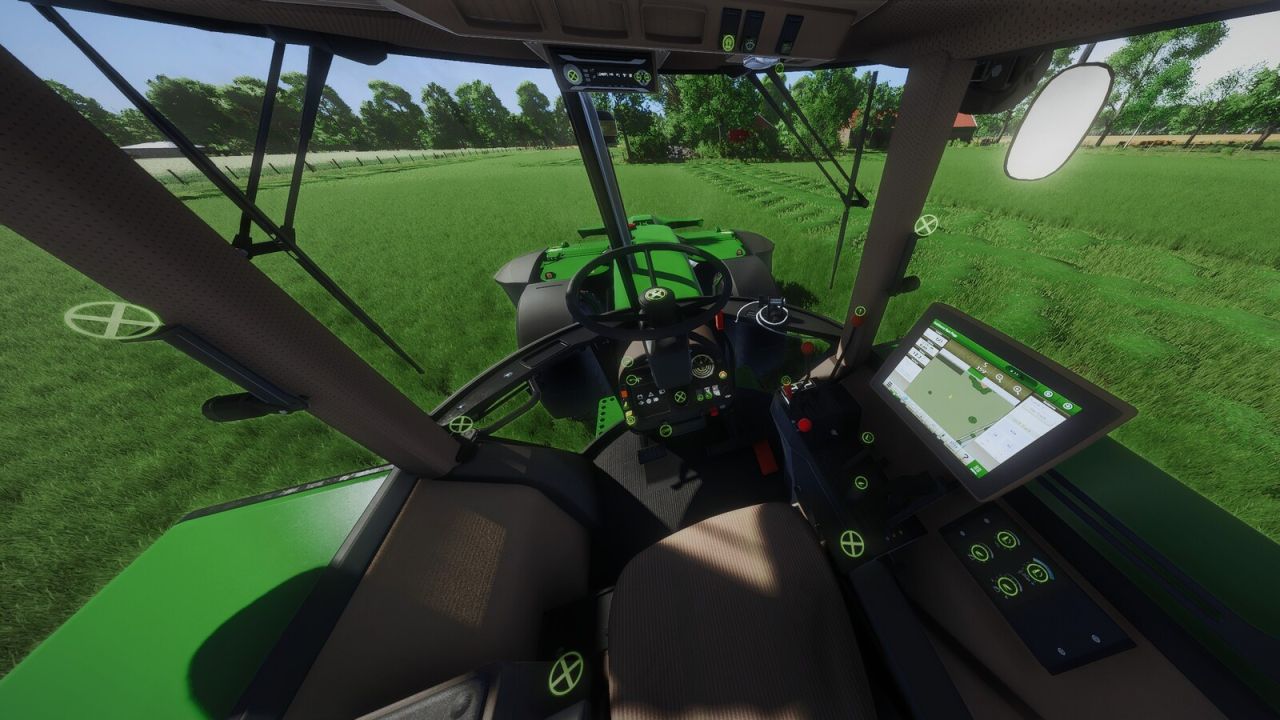The height and width of the screenshot is (720, 1280).
Task: Click the radio interaction crosshair on the roof console
Action: [x=572, y=75]
